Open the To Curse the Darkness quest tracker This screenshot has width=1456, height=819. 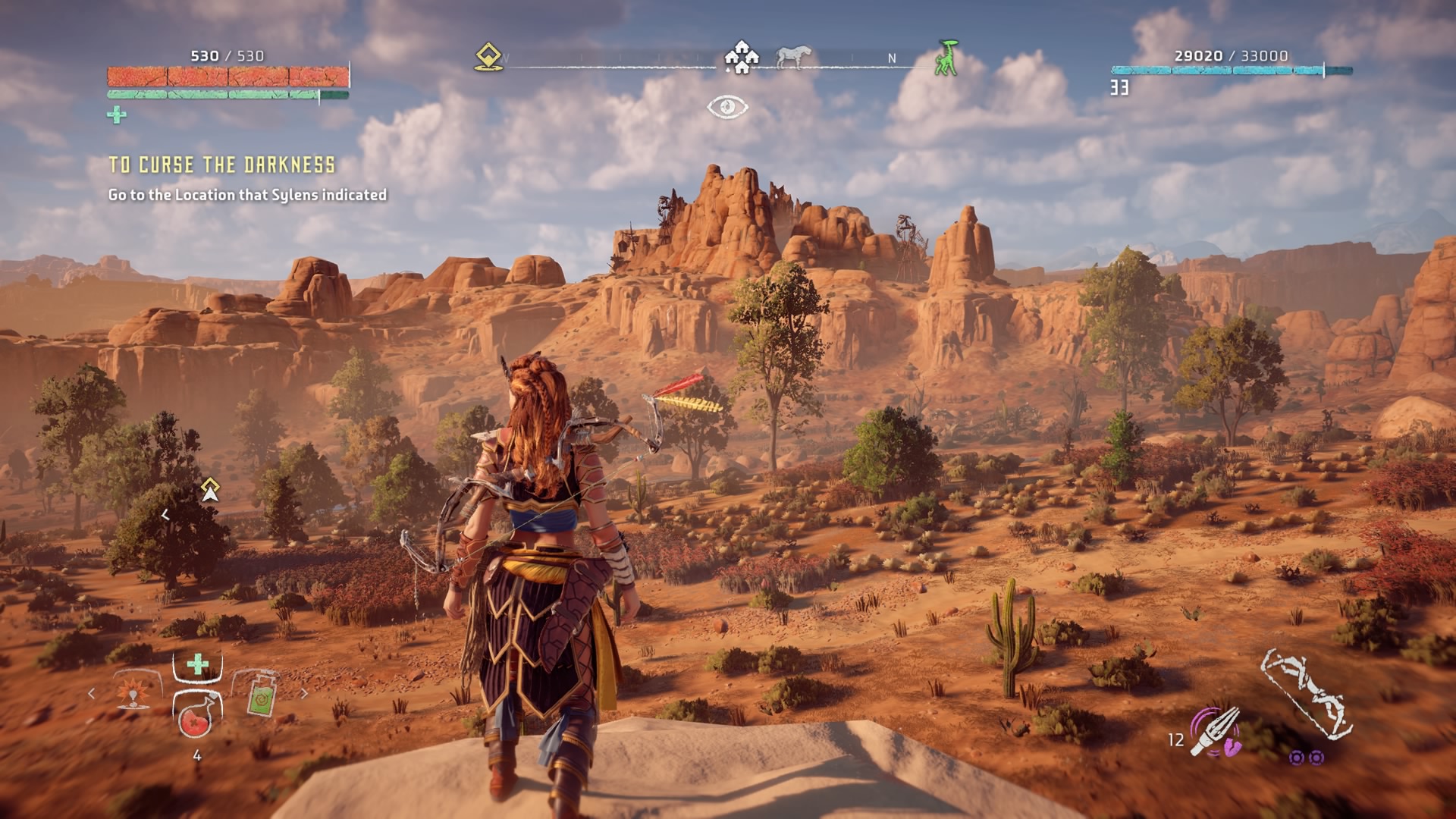[221, 165]
